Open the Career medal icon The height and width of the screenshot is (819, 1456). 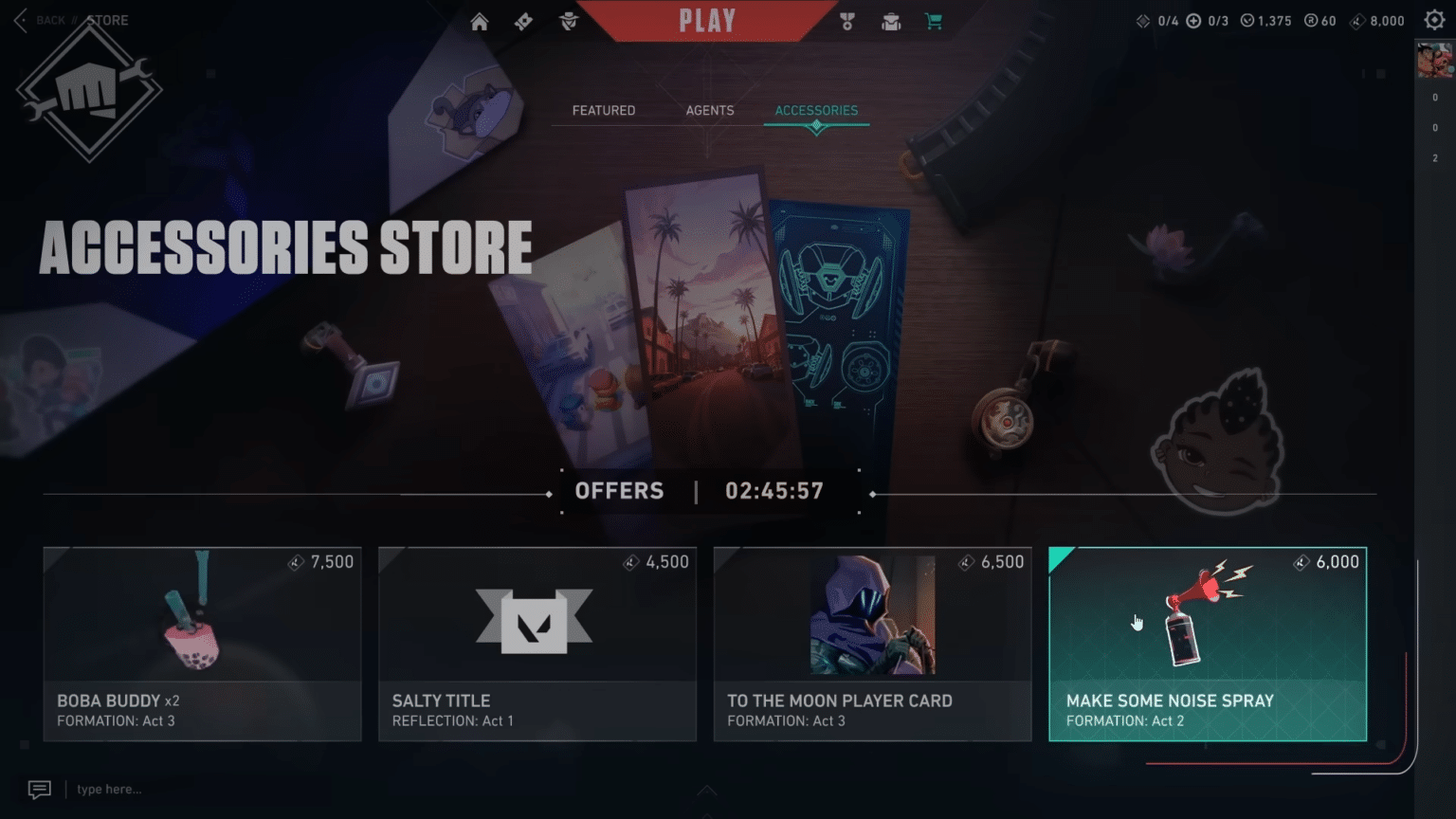846,21
